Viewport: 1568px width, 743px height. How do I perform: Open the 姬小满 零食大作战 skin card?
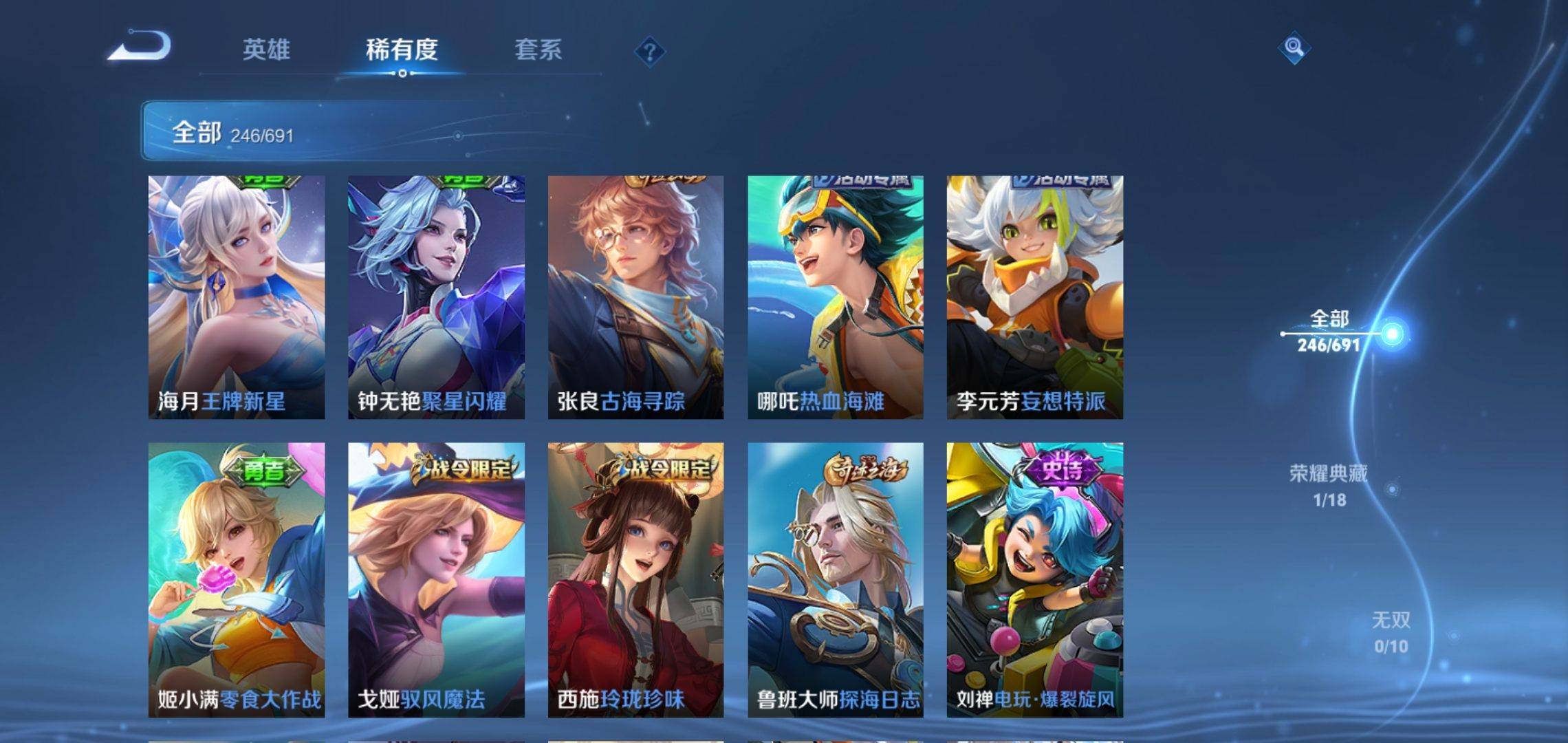click(x=237, y=579)
